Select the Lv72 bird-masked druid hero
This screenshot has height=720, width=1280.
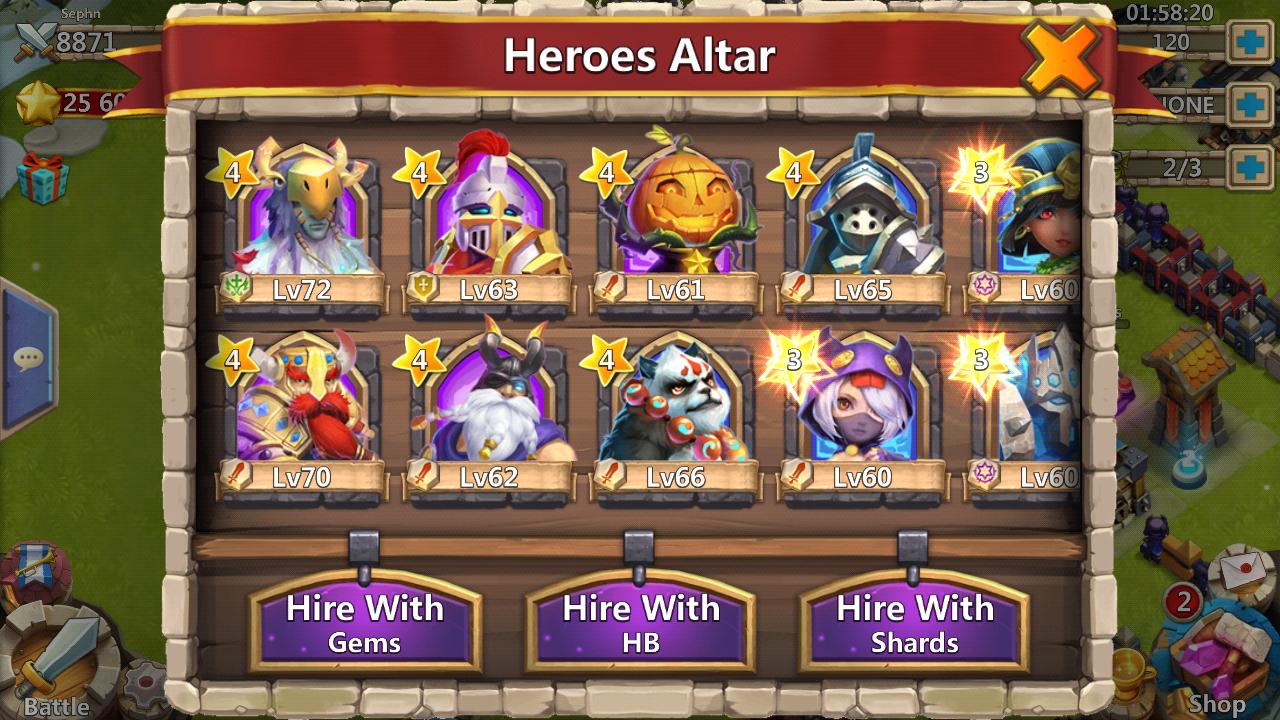click(x=301, y=218)
